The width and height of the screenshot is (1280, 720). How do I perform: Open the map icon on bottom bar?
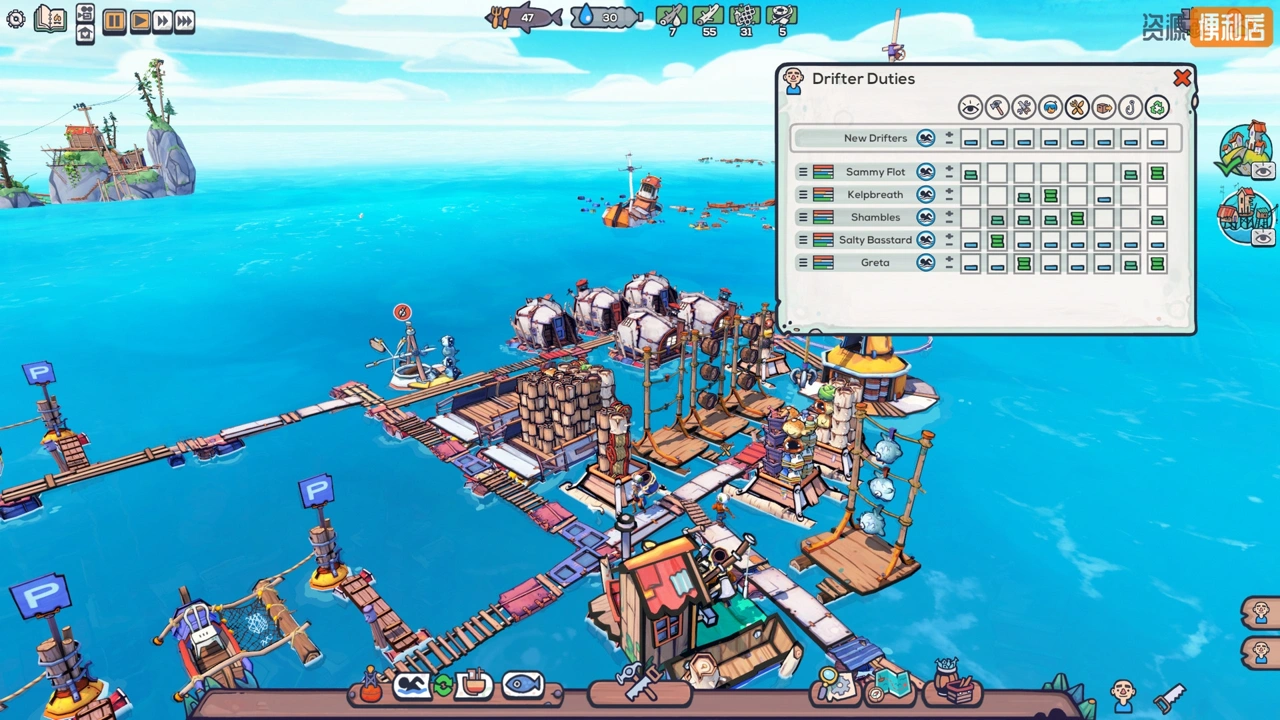pos(892,685)
